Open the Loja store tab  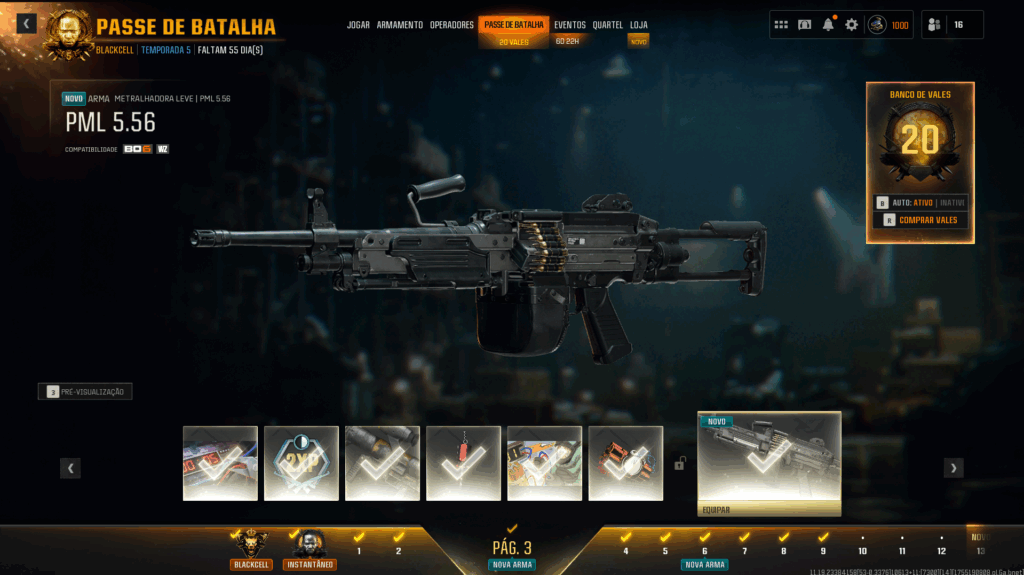click(x=638, y=25)
